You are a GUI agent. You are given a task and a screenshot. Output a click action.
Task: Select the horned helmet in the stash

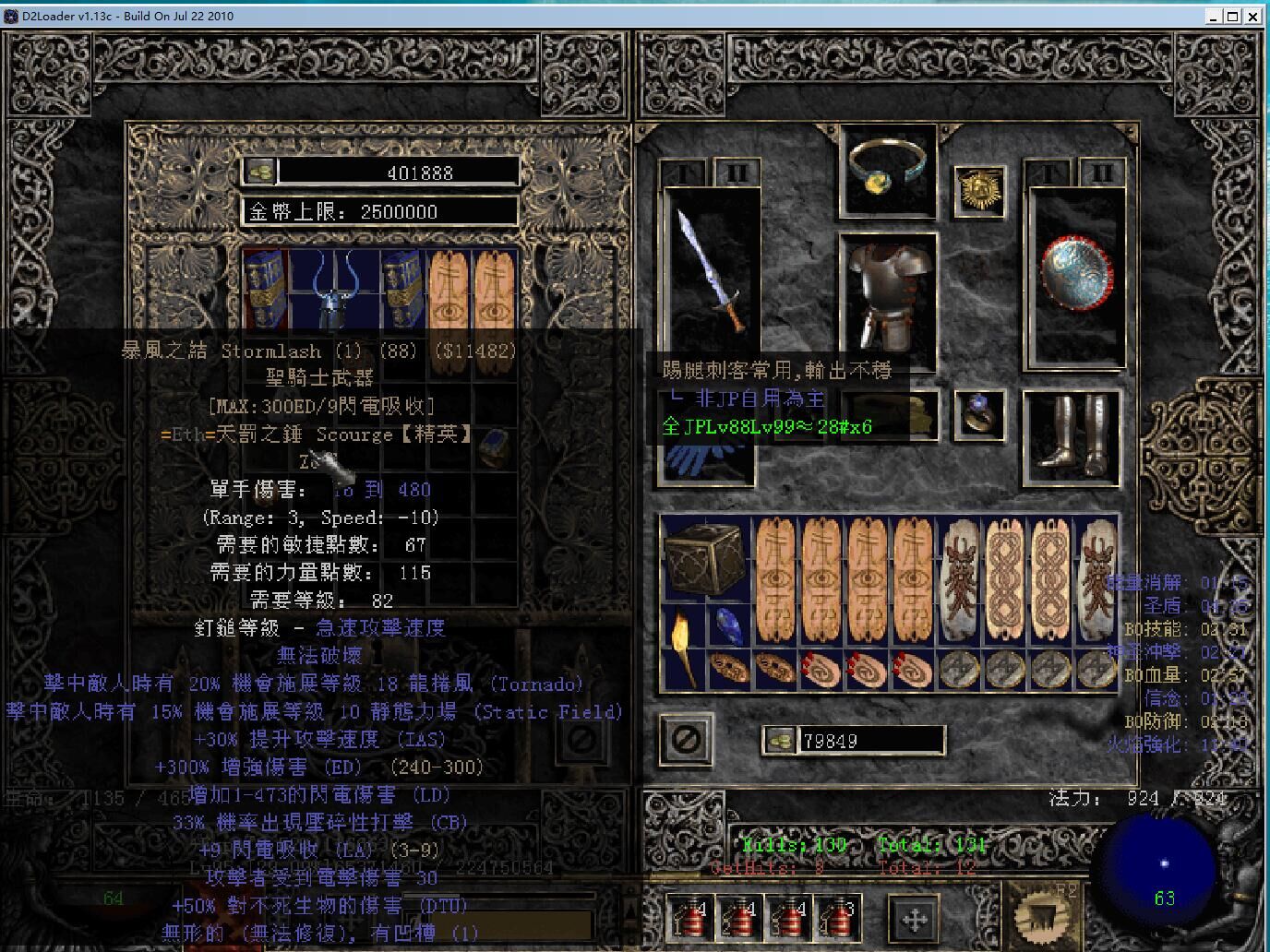coord(333,288)
